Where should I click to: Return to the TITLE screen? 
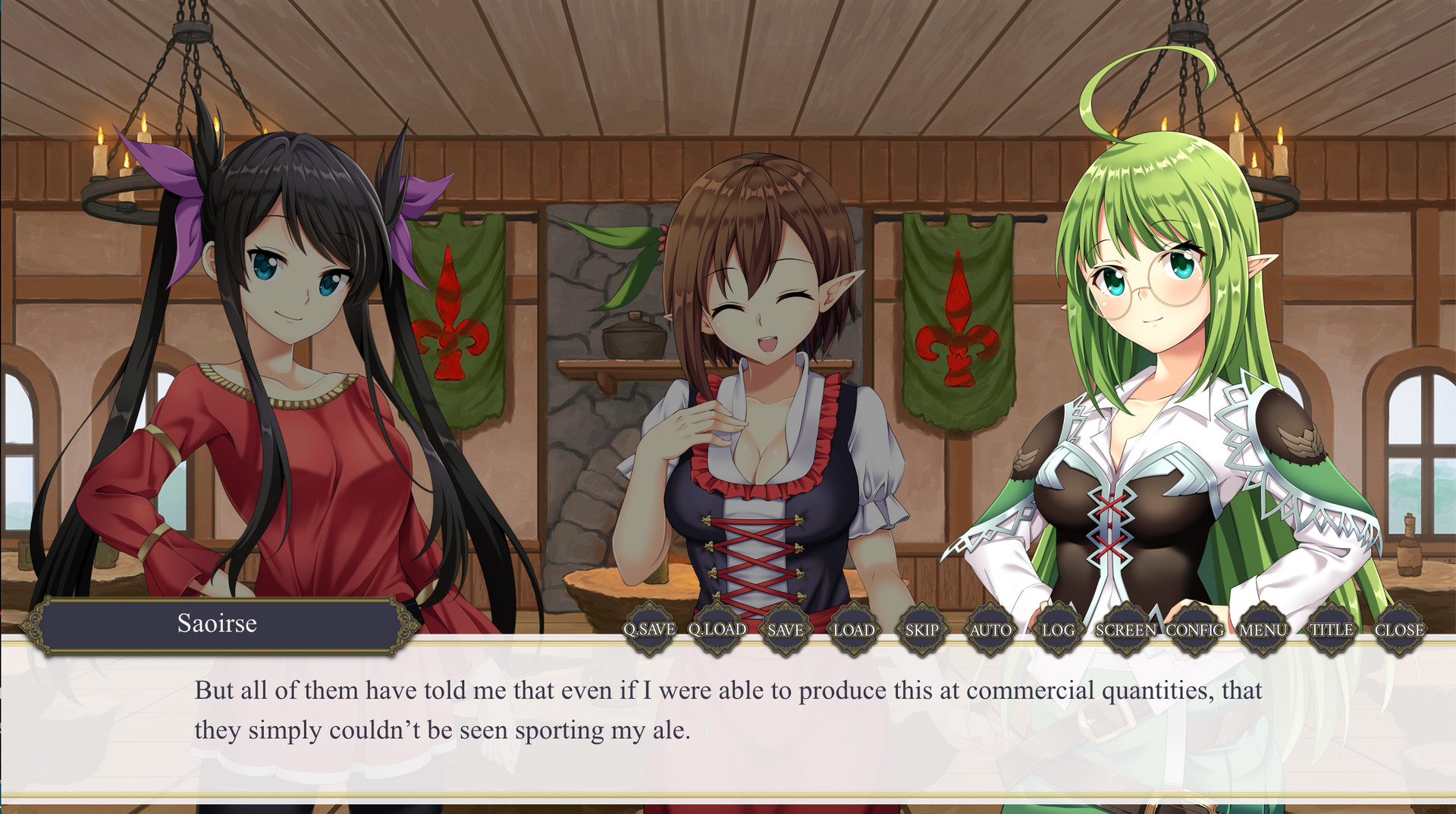coord(1331,629)
